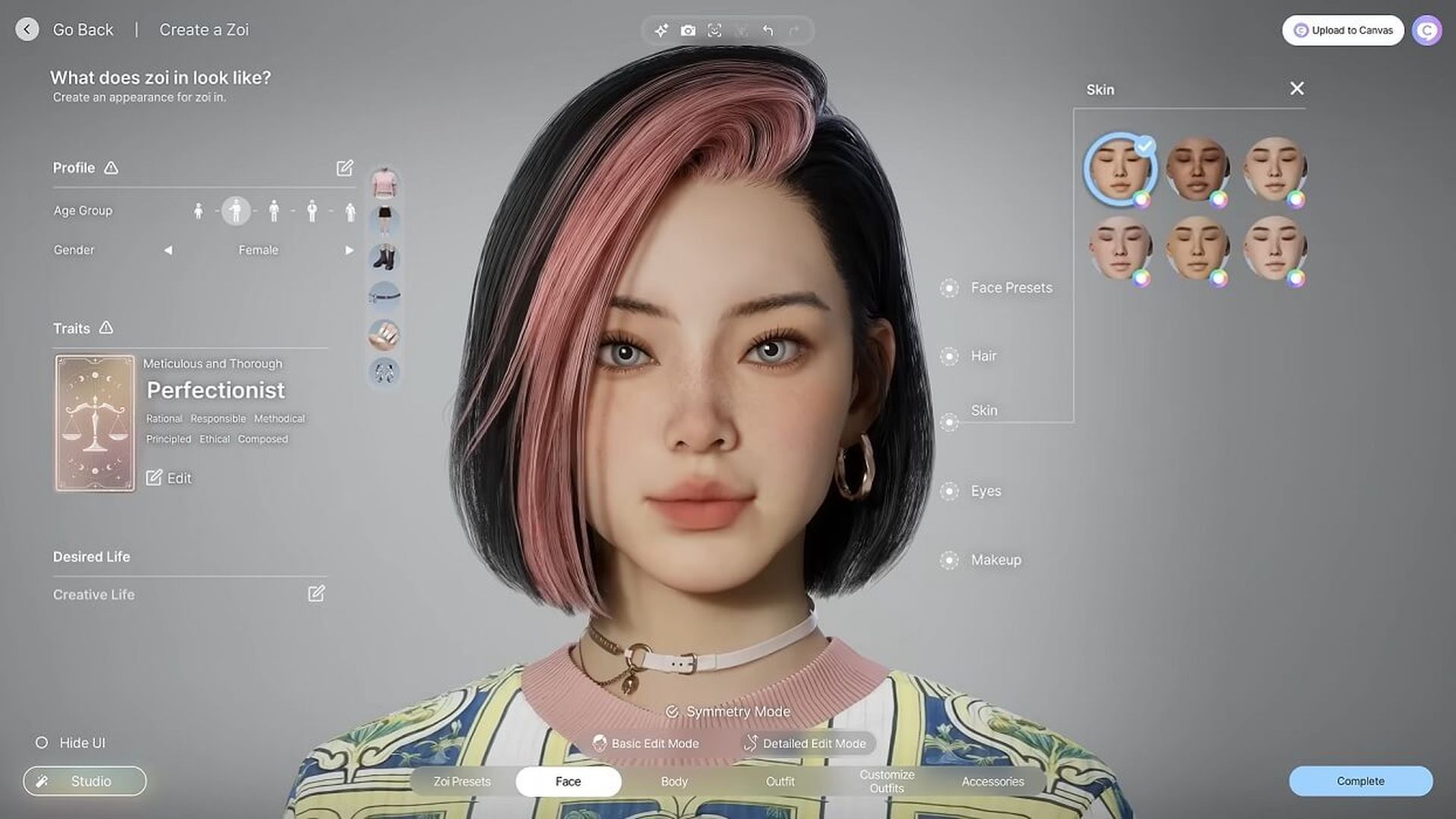Open the Eyes category

tap(985, 491)
